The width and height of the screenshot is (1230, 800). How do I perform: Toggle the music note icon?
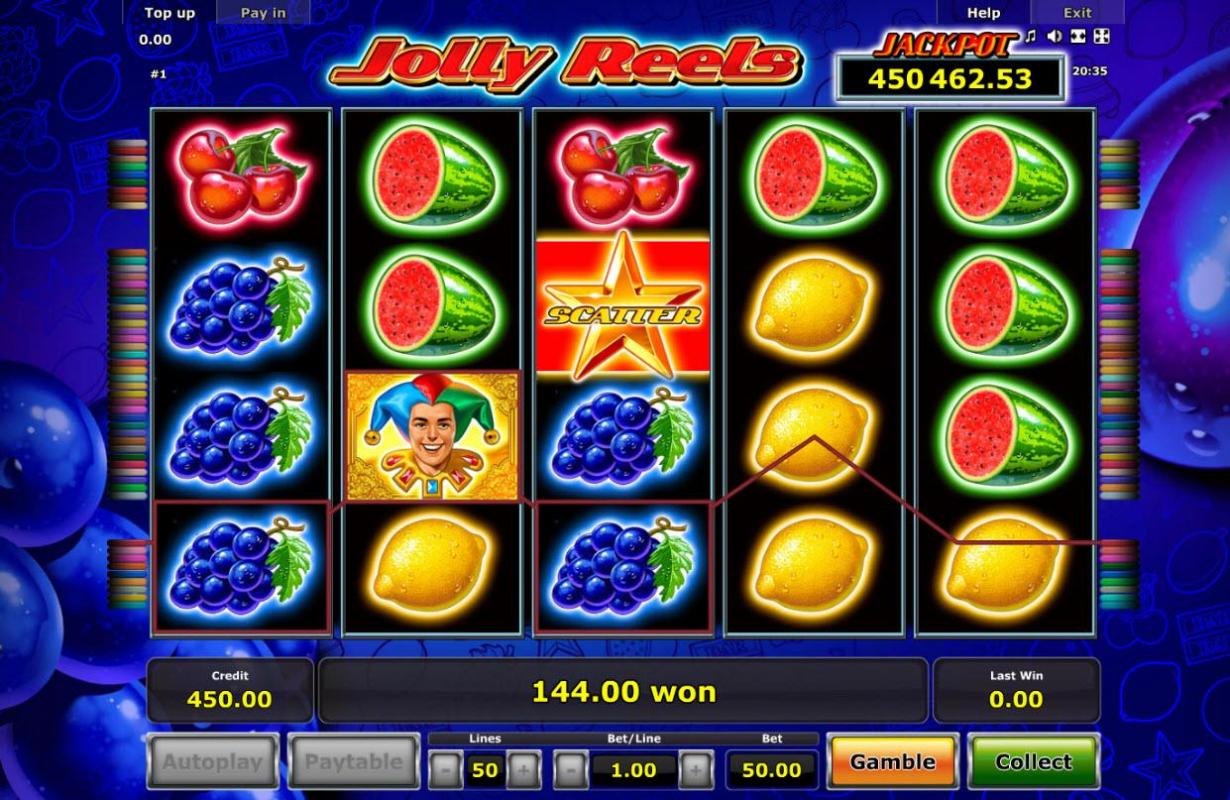[1031, 37]
